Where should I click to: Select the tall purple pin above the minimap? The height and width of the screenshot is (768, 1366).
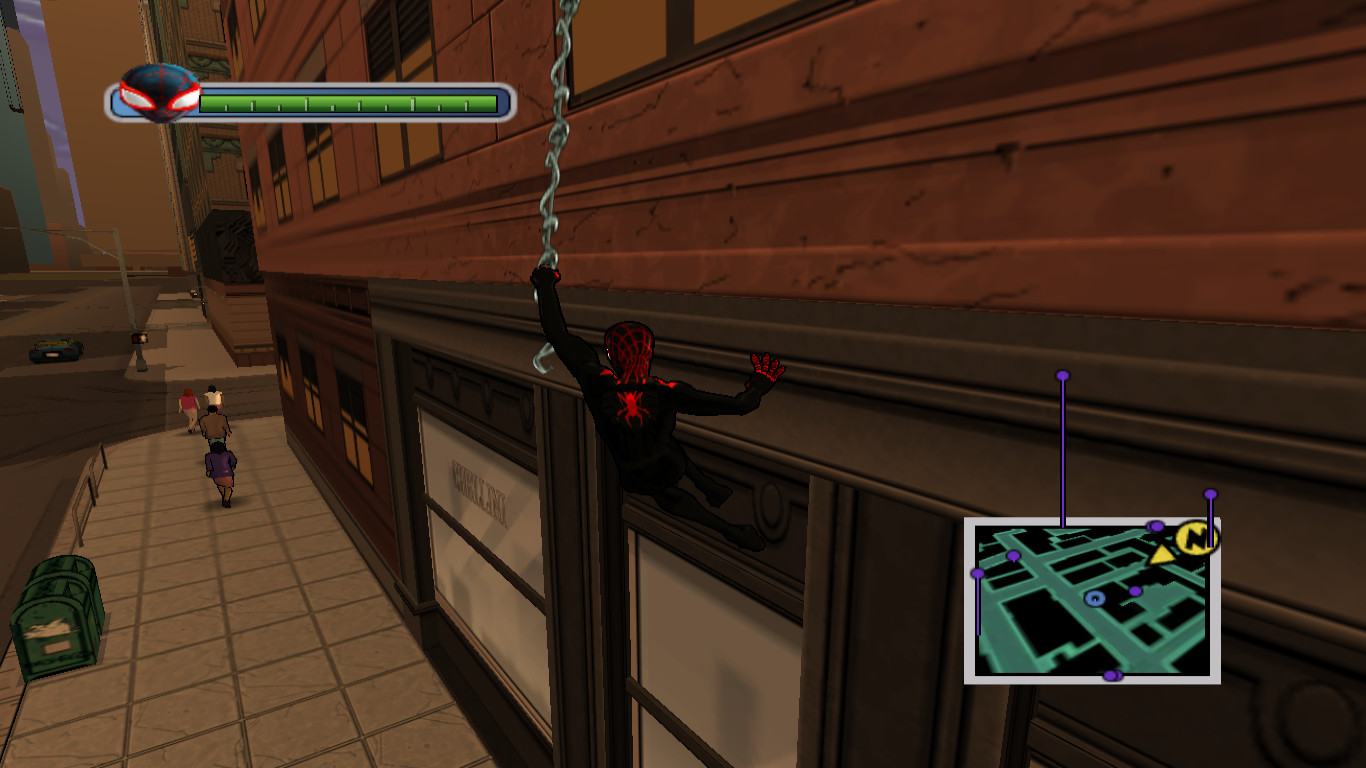click(1061, 373)
